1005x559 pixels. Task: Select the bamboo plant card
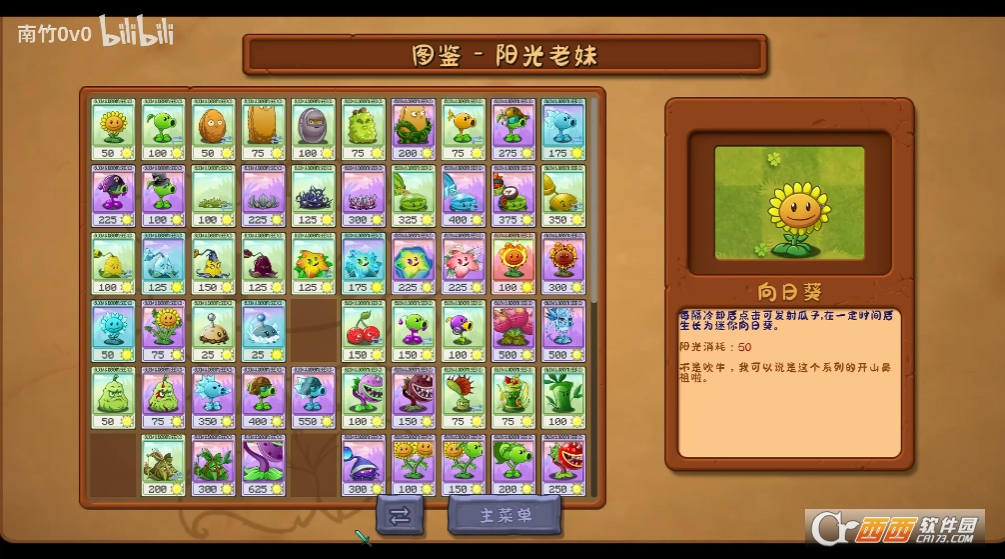pos(564,399)
